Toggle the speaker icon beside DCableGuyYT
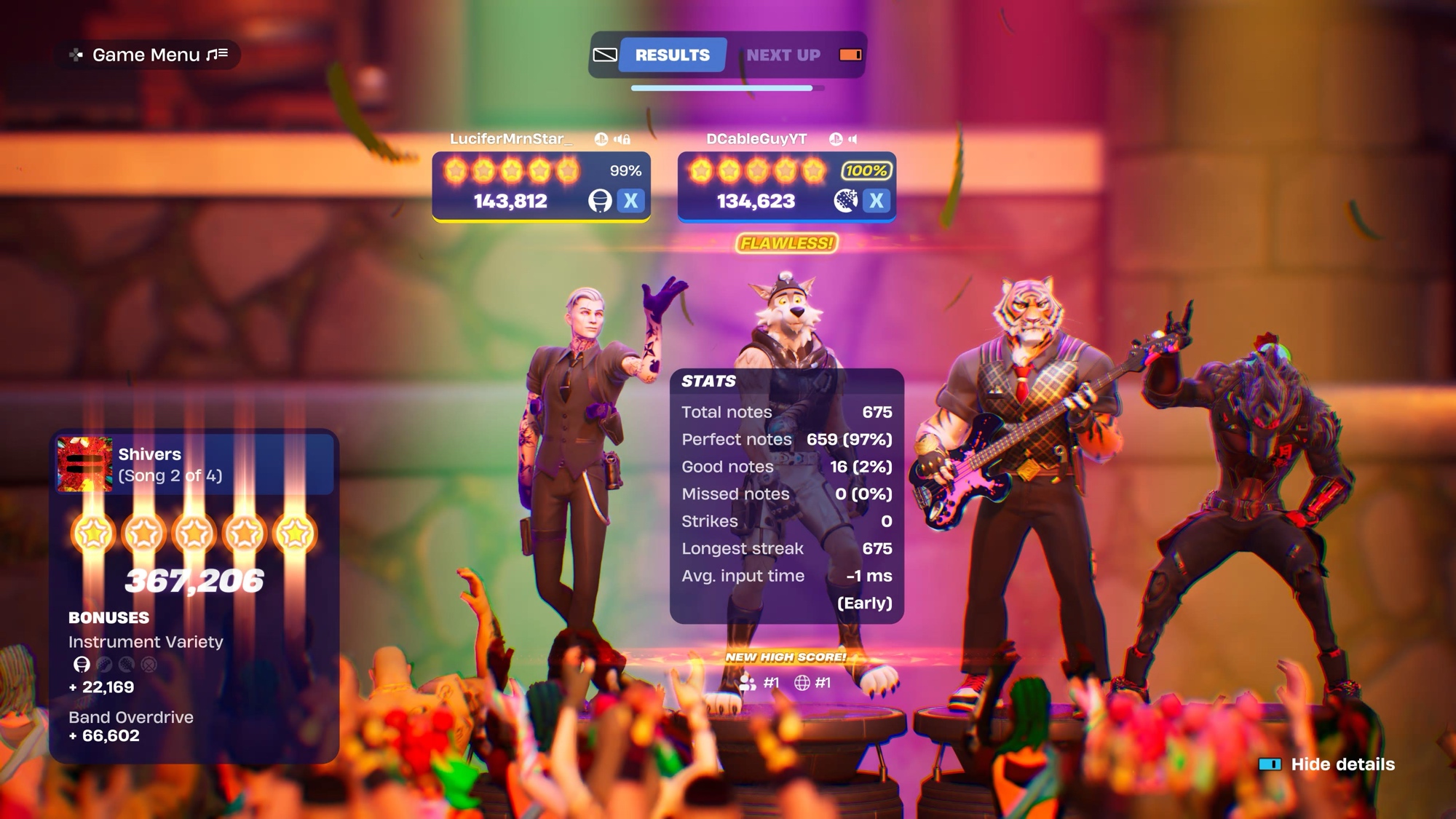The width and height of the screenshot is (1456, 819). tap(853, 139)
